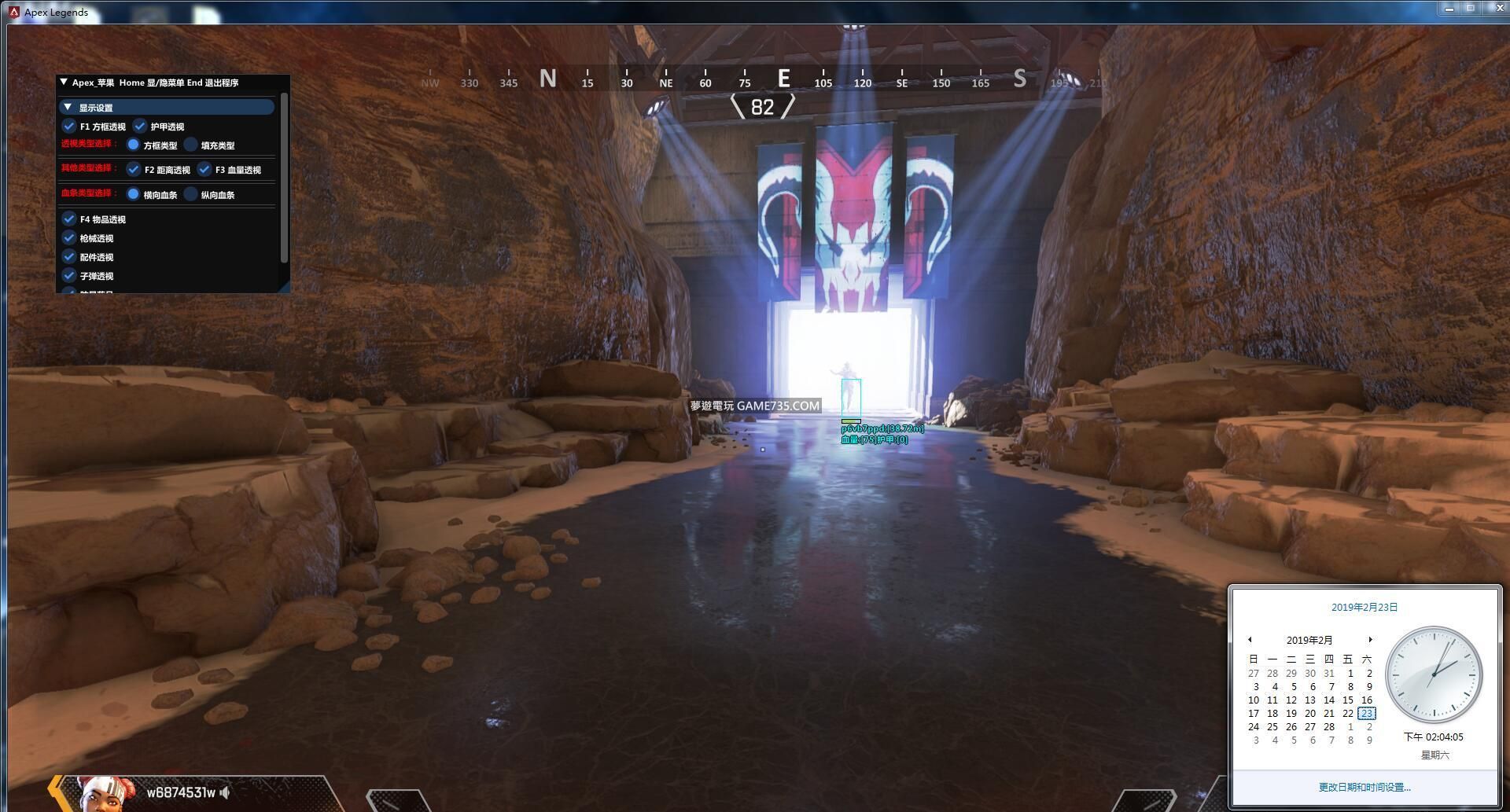The width and height of the screenshot is (1510, 812).
Task: Switch to the 纵向血条 radio option
Action: click(x=191, y=195)
